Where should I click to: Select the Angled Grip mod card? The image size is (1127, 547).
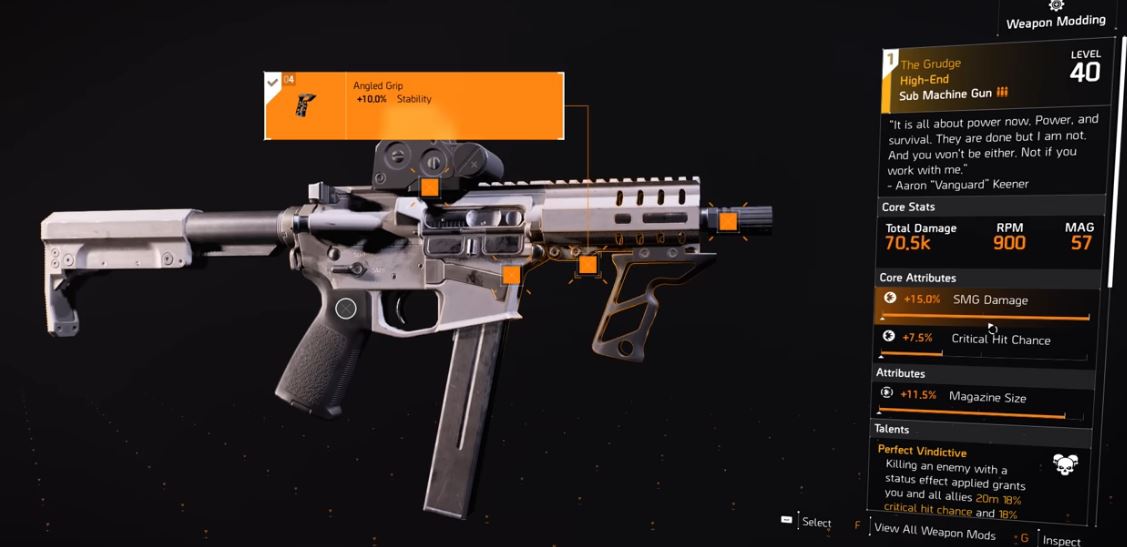tap(412, 105)
